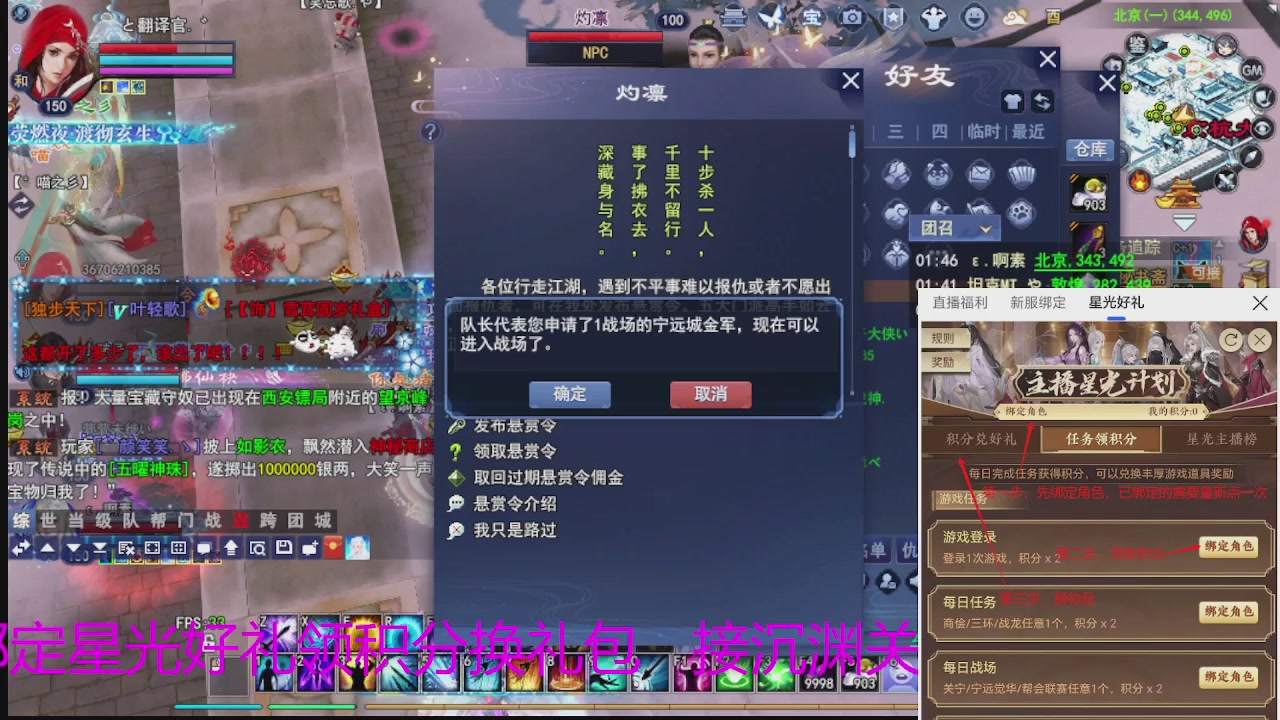This screenshot has height=720, width=1280.
Task: Switch to the 直播福利 tab
Action: [x=958, y=303]
